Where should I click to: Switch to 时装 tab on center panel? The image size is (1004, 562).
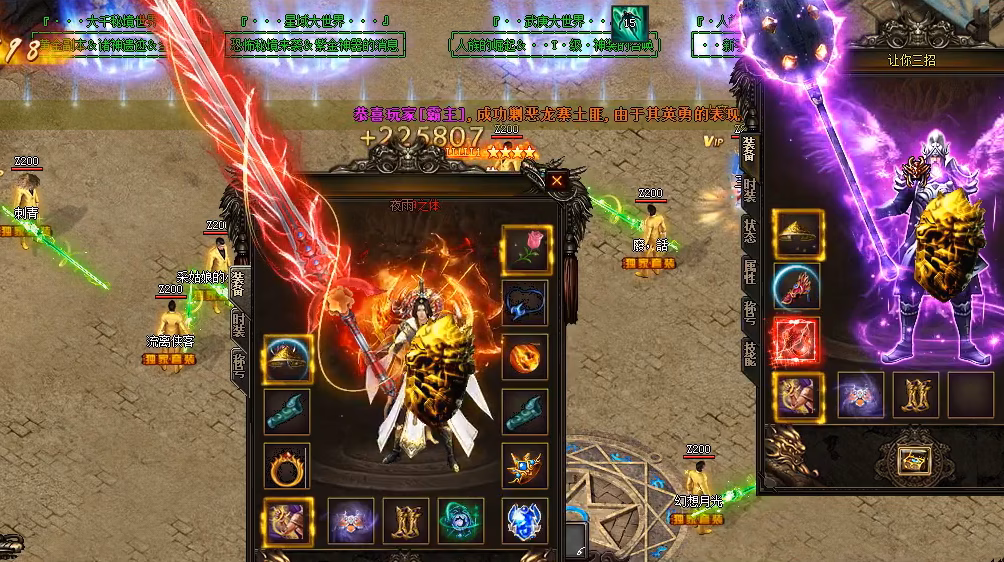tap(238, 322)
